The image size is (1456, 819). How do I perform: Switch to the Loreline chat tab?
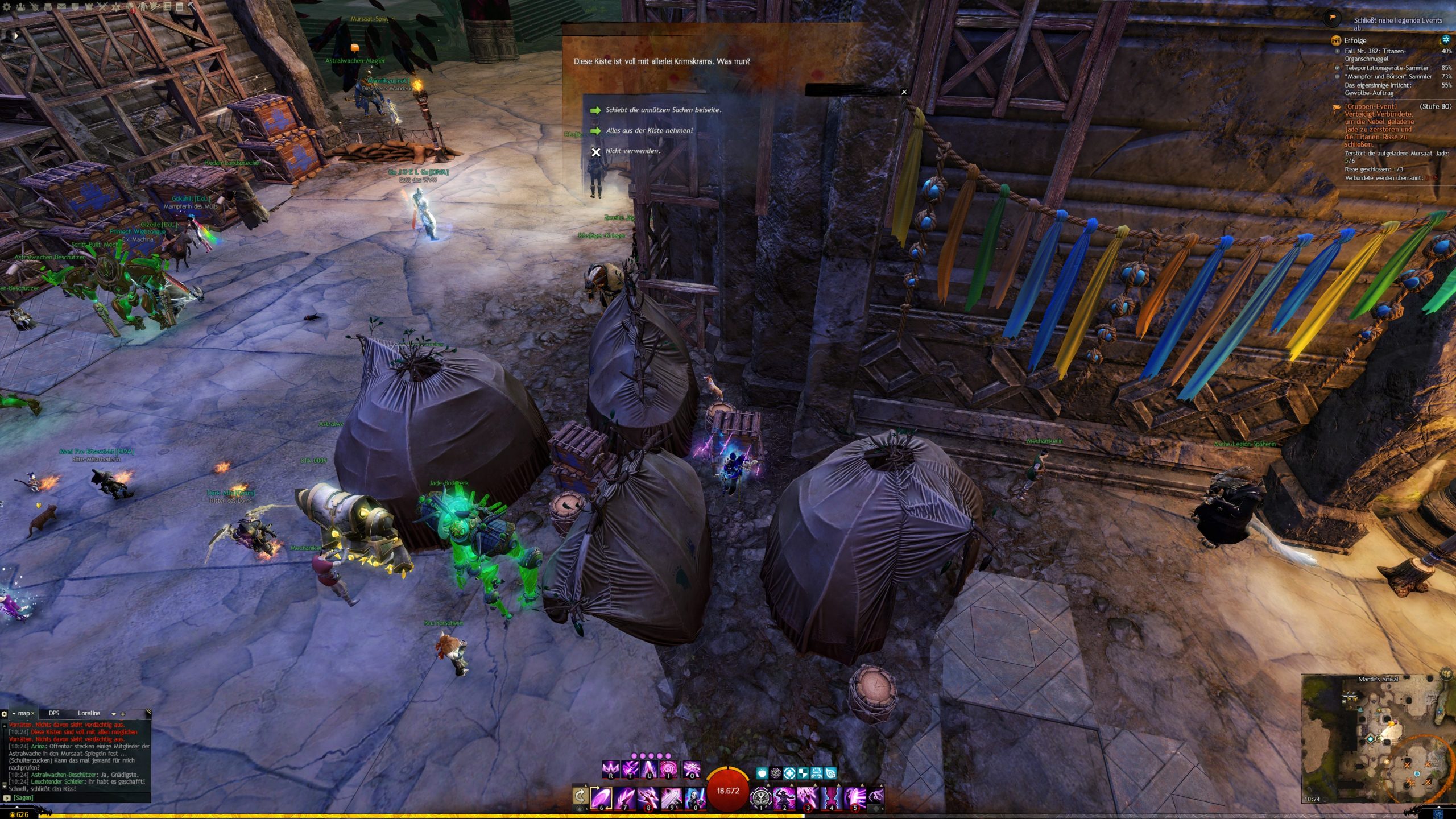(x=89, y=713)
